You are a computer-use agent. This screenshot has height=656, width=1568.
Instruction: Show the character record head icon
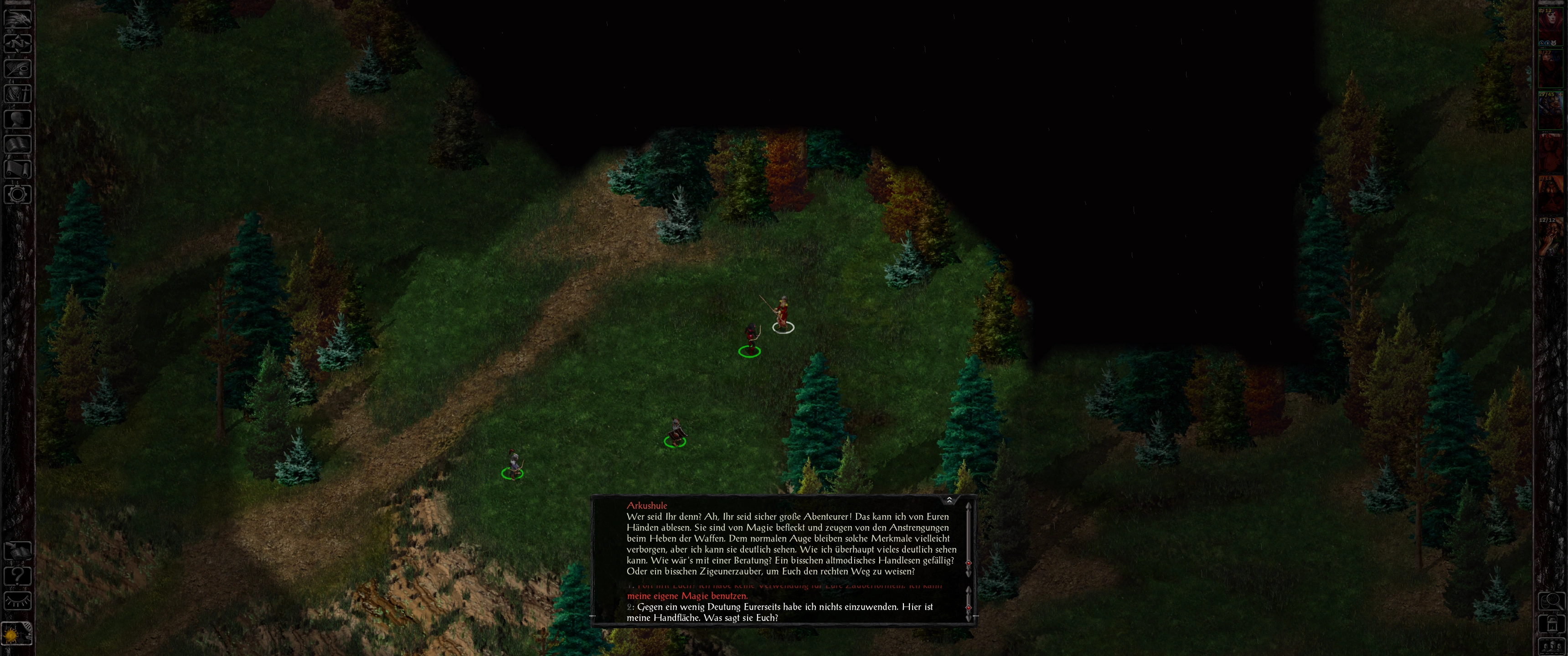[17, 118]
